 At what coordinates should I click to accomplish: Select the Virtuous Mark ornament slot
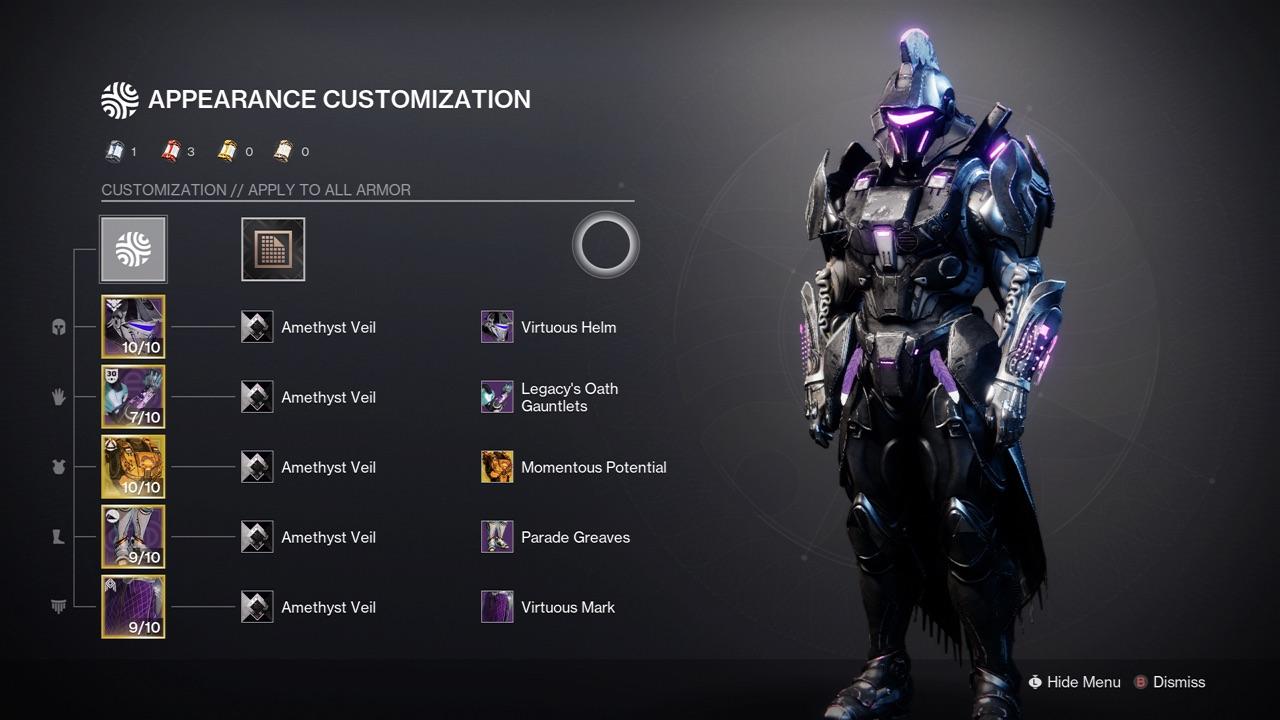(497, 607)
